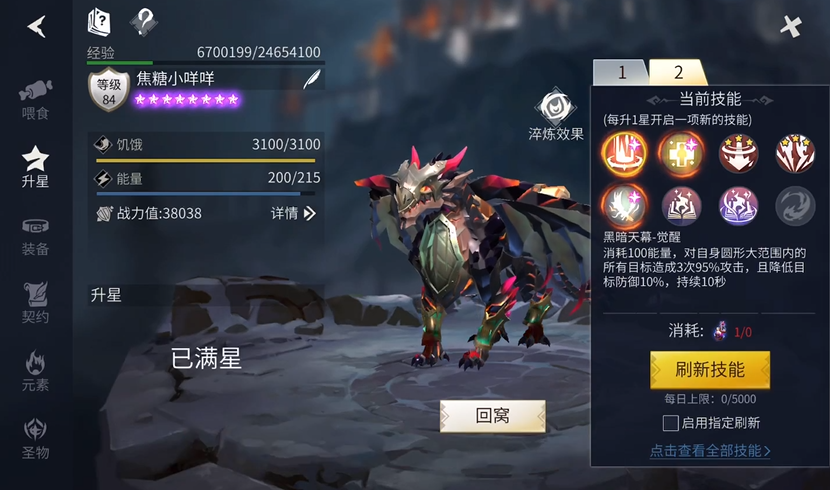
Task: Select the greyed-out dragon swirl skill icon
Action: point(796,205)
